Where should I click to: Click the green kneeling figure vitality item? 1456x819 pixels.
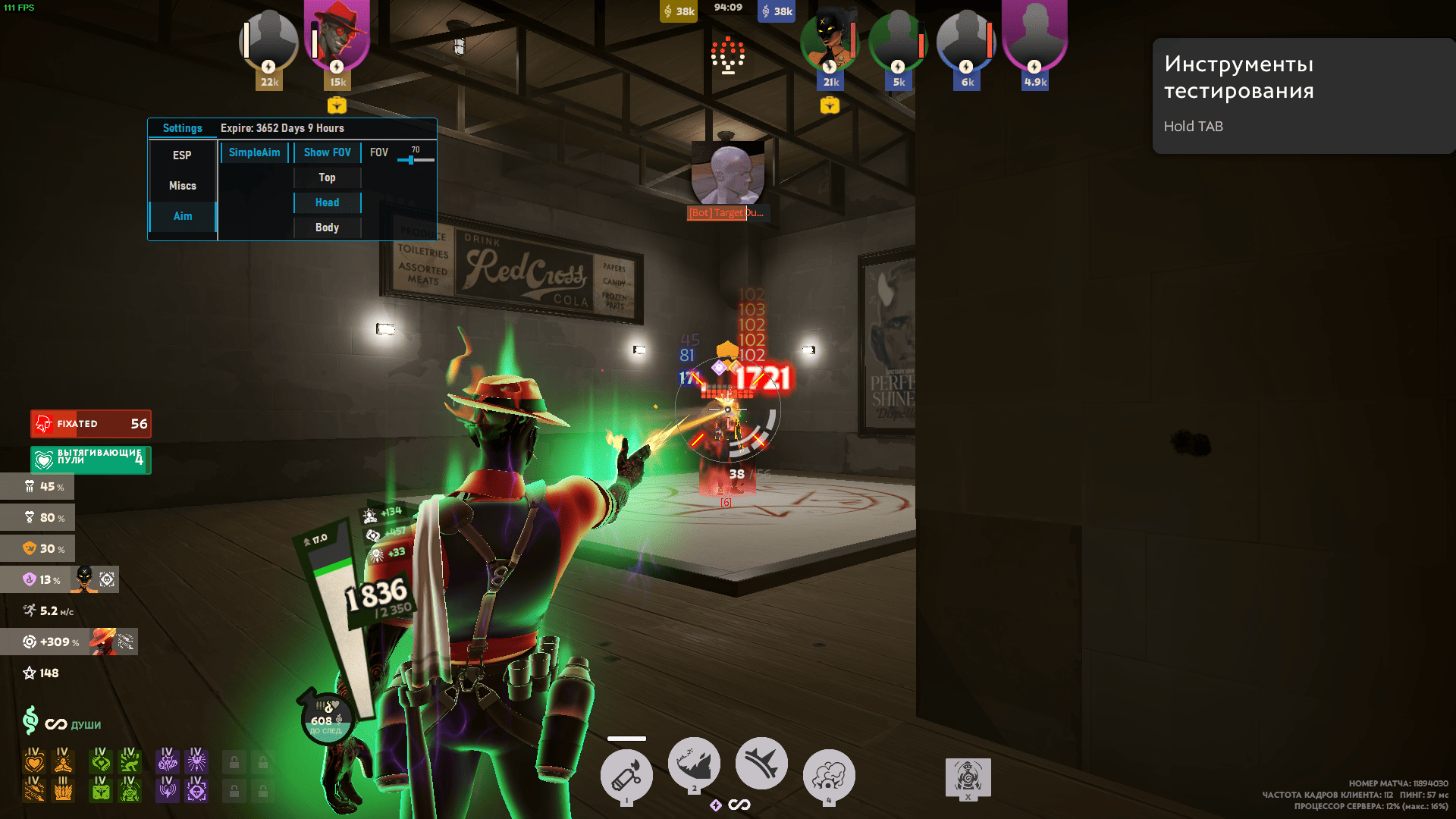pos(130,761)
